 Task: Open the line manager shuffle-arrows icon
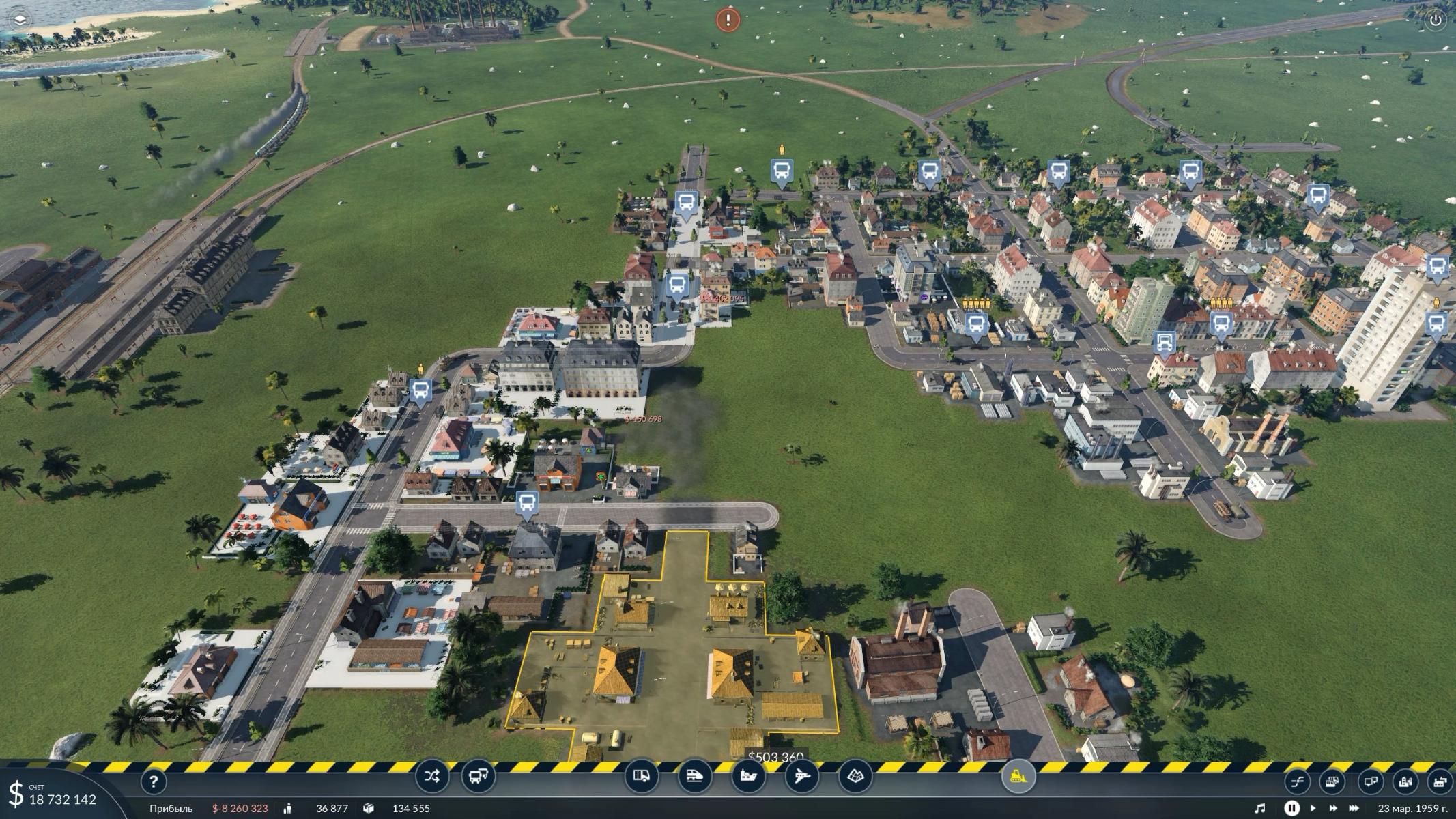pyautogui.click(x=432, y=776)
